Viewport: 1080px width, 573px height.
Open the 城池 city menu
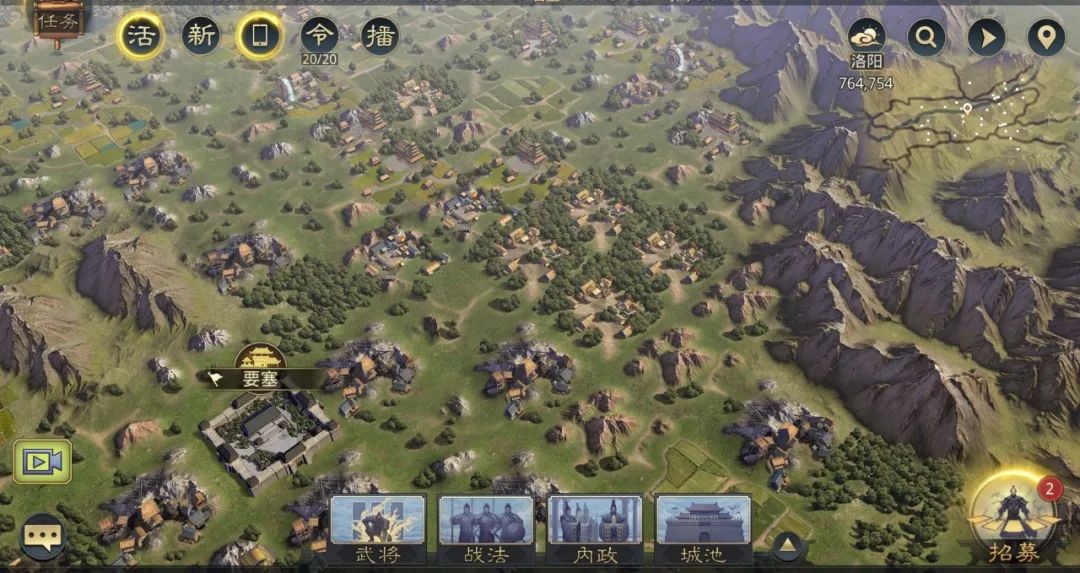pyautogui.click(x=702, y=528)
